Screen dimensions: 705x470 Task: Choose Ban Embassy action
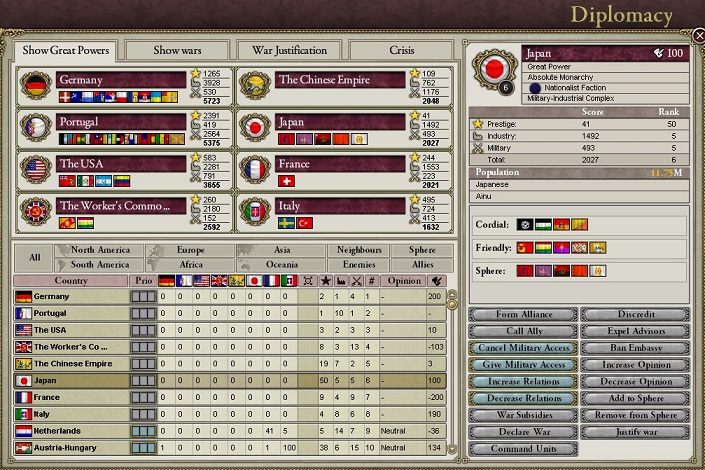tap(635, 348)
